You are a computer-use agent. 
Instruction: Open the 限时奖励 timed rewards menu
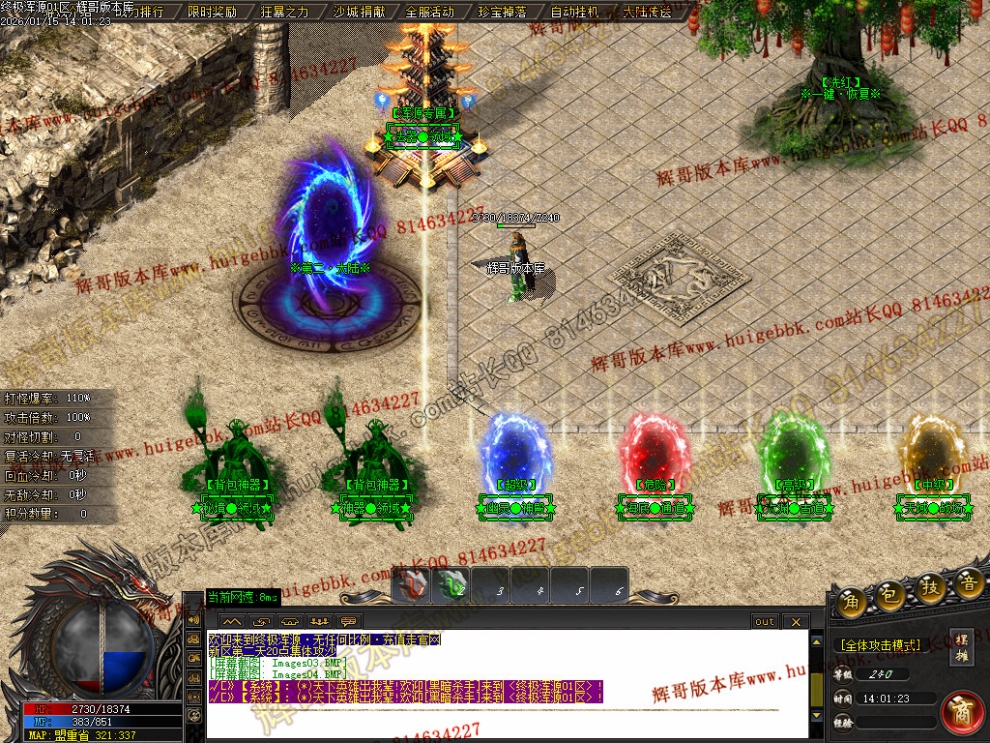coord(212,12)
